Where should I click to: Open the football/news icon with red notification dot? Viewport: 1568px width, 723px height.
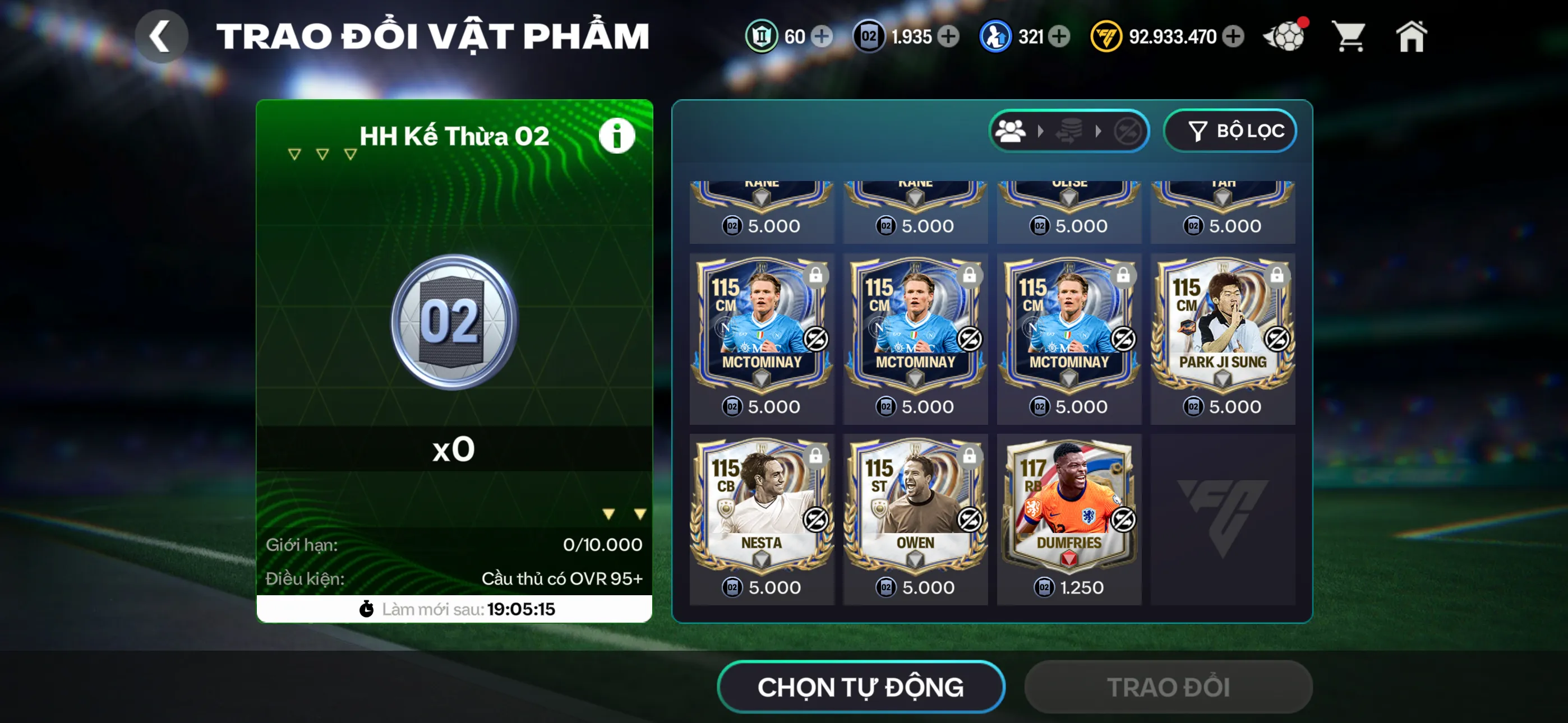pos(1284,36)
